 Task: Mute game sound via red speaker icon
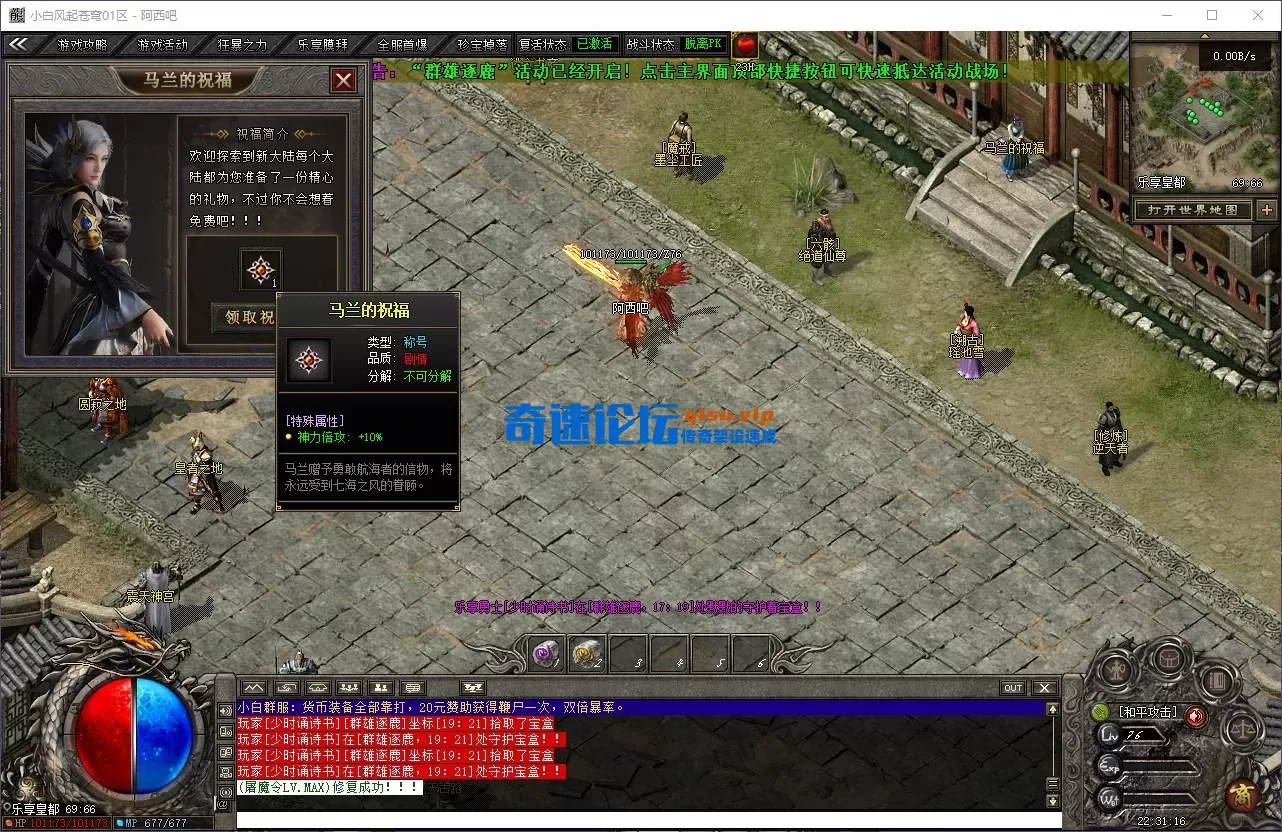point(1196,715)
